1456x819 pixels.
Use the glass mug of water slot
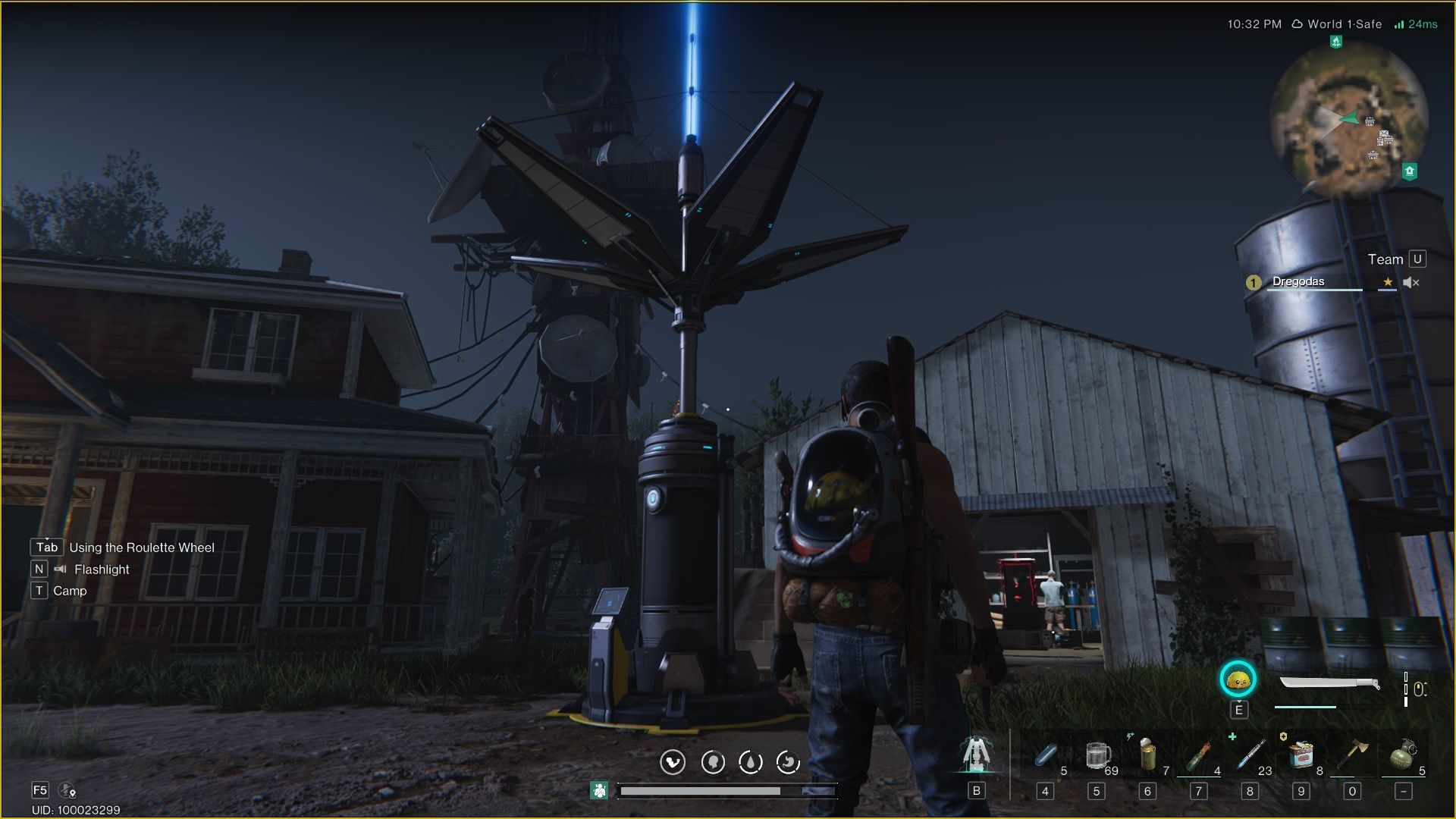click(1097, 755)
